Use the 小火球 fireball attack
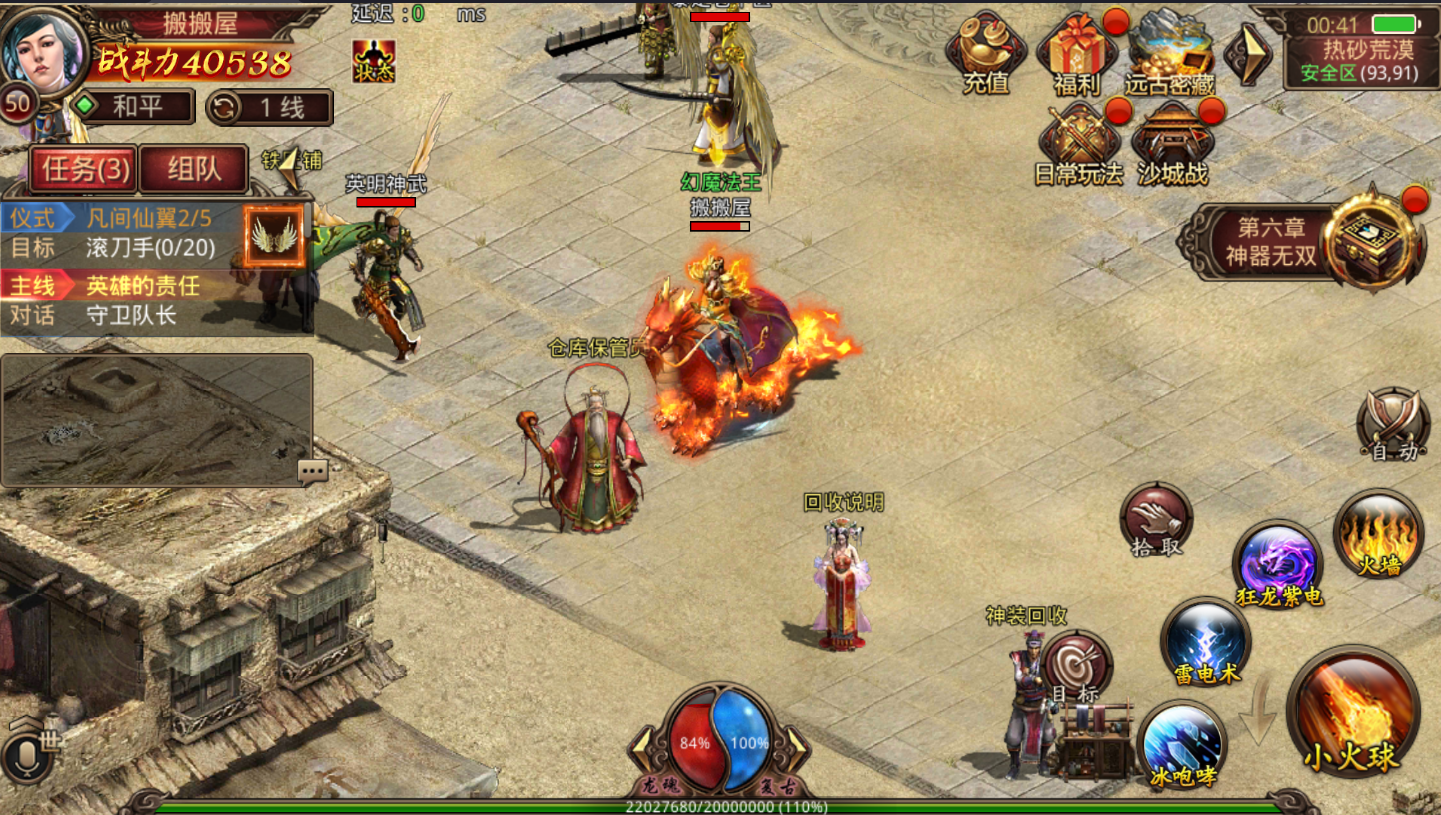Viewport: 1441px width, 815px height. pos(1352,711)
